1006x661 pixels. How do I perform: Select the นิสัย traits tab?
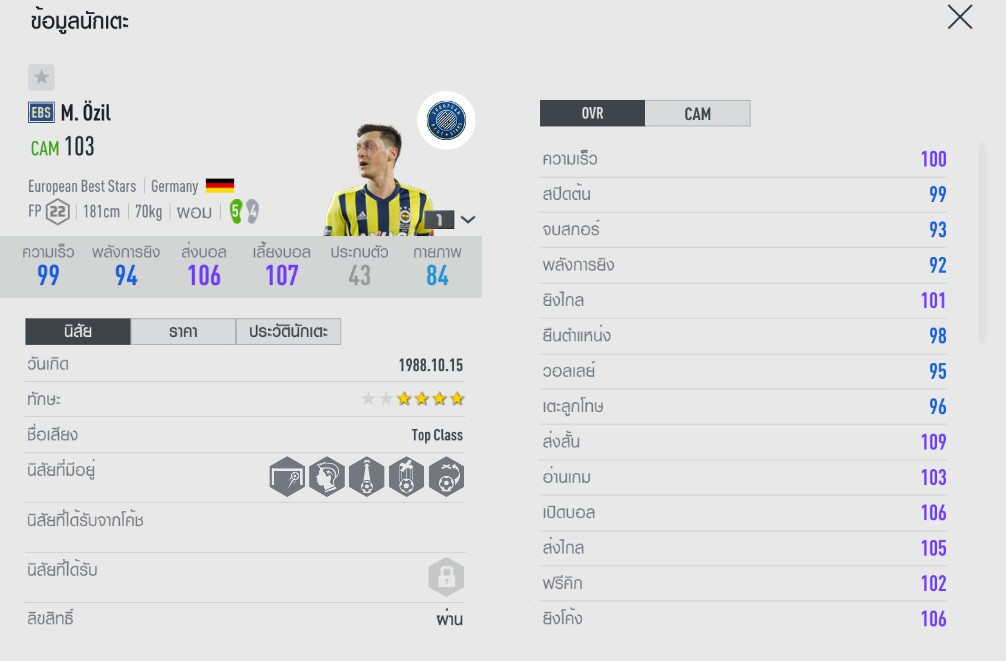[78, 332]
